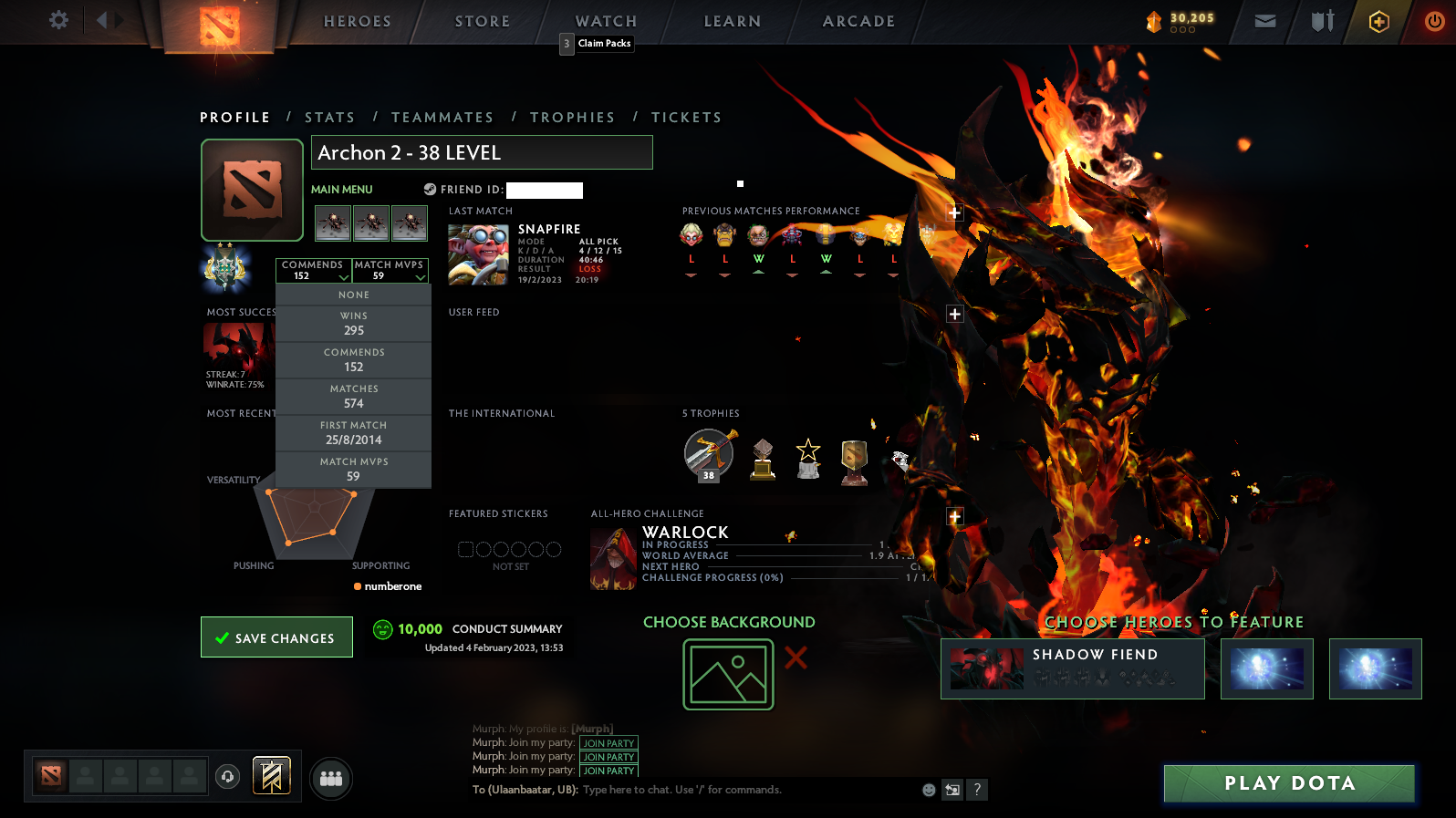Open the notifications mail icon
Viewport: 1456px width, 818px height.
pyautogui.click(x=1264, y=20)
